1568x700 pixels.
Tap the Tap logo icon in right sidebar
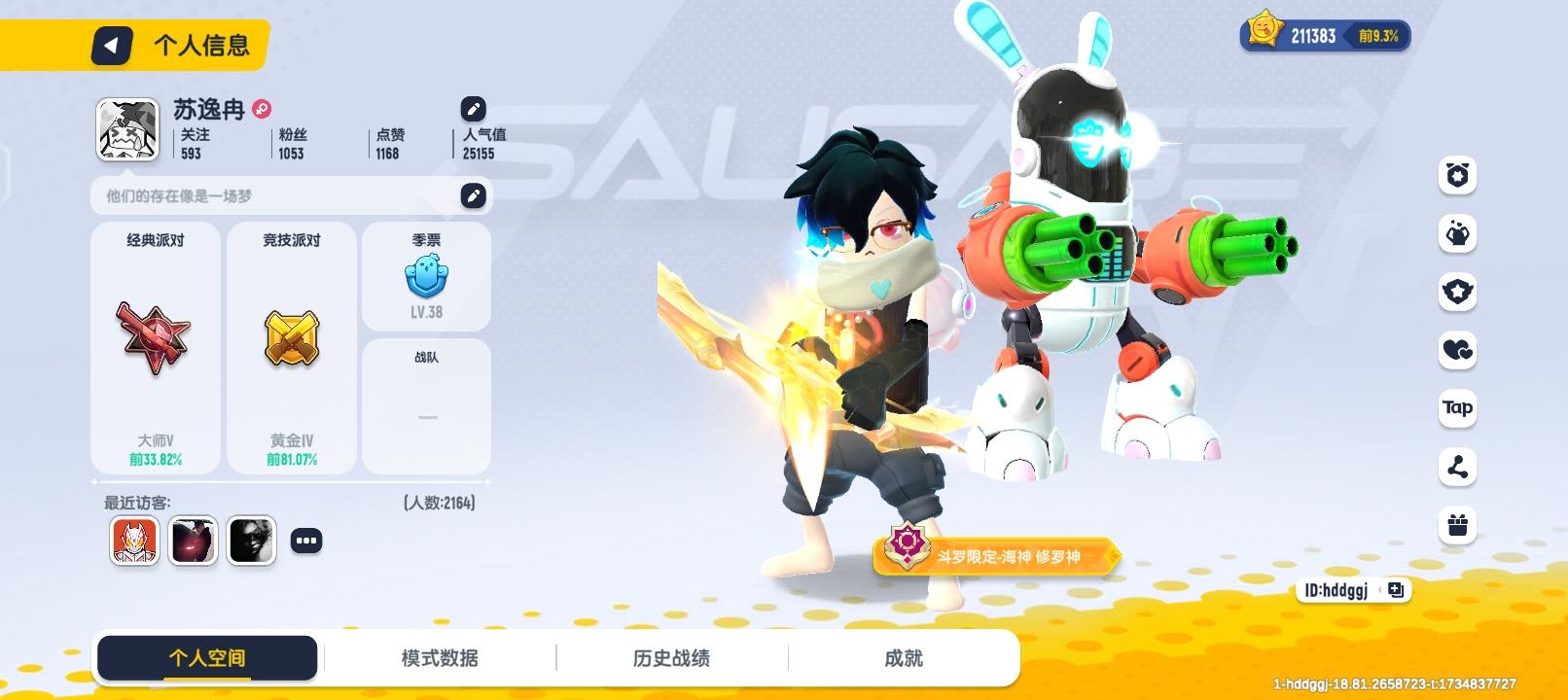[x=1456, y=409]
